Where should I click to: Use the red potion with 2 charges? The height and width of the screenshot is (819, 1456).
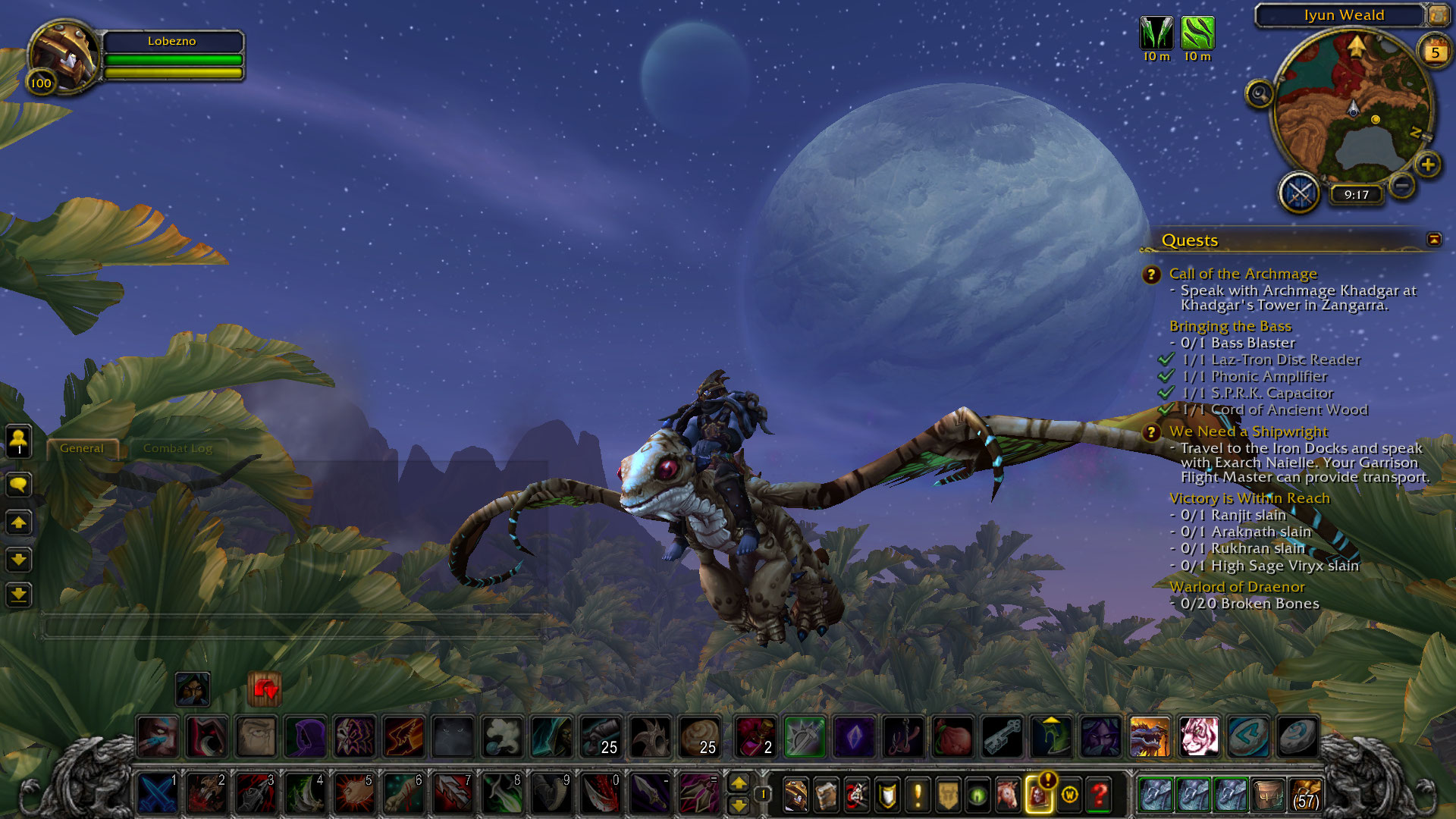[755, 736]
